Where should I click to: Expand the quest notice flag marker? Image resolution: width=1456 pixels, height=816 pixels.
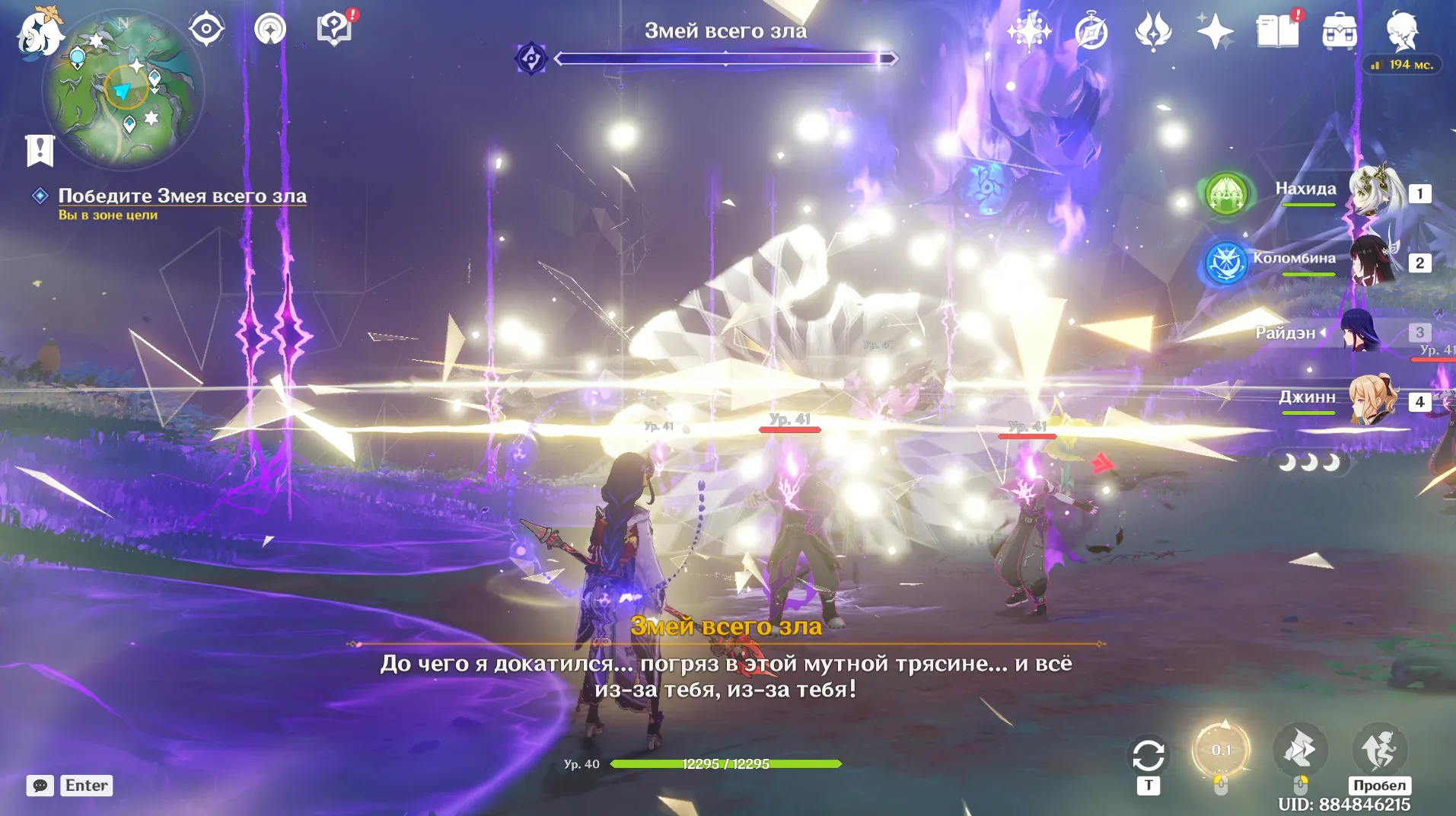(x=42, y=149)
